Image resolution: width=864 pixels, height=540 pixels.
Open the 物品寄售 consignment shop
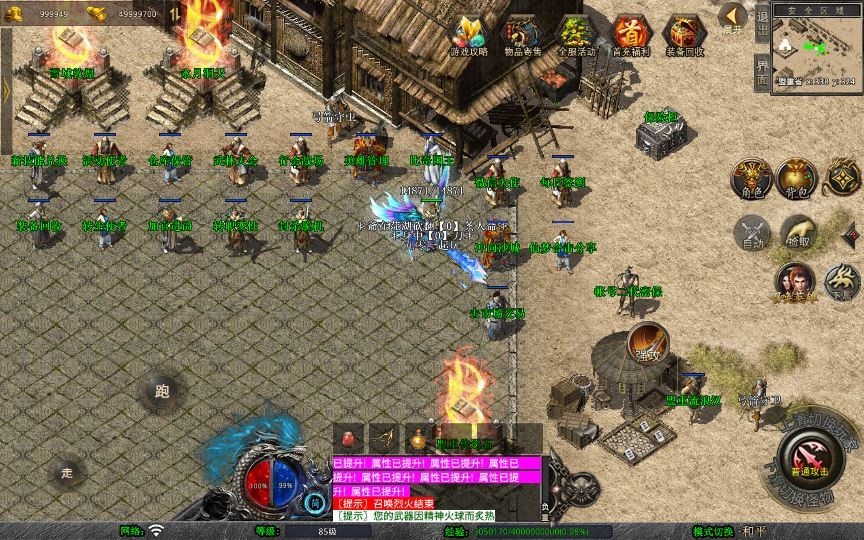[x=522, y=36]
